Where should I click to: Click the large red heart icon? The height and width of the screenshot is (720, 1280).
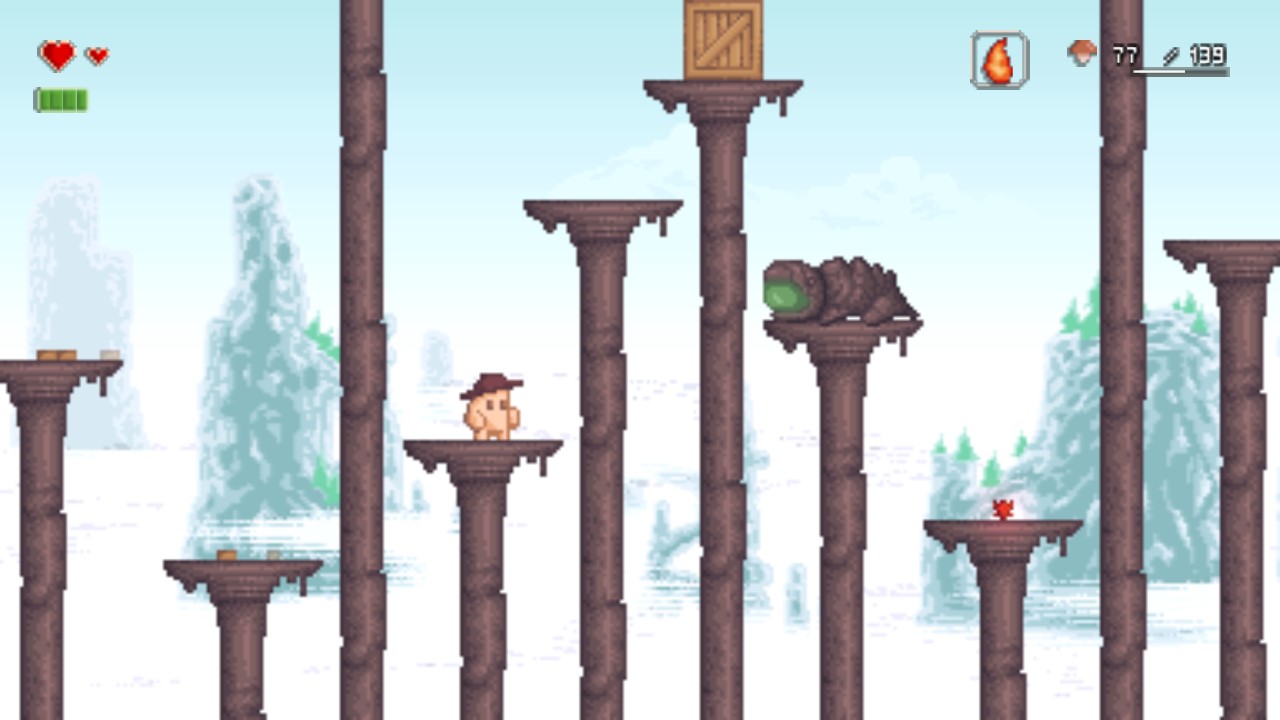tap(55, 55)
